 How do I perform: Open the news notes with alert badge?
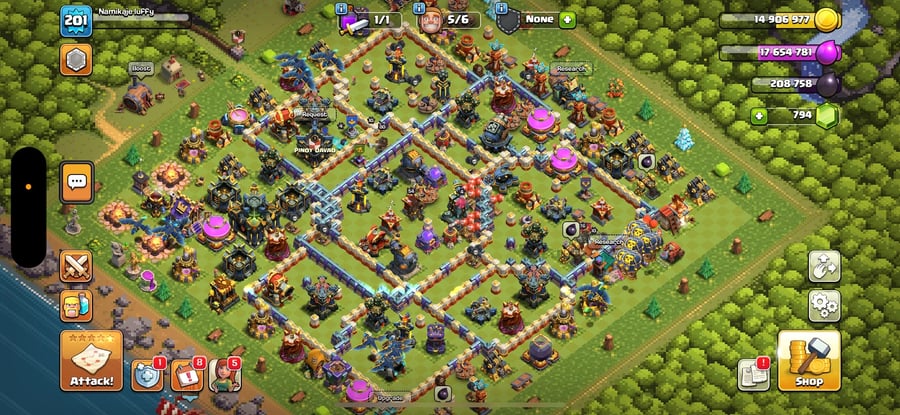coord(751,375)
